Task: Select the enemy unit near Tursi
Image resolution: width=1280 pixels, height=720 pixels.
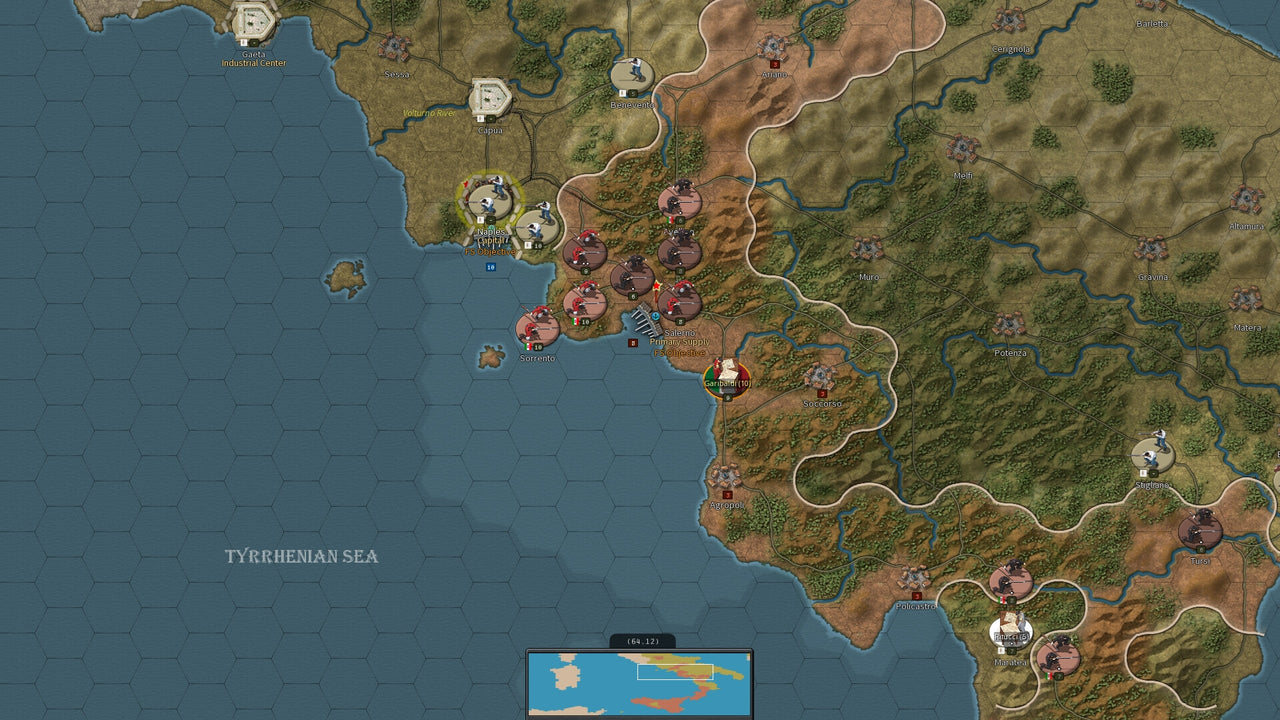Action: click(1199, 530)
